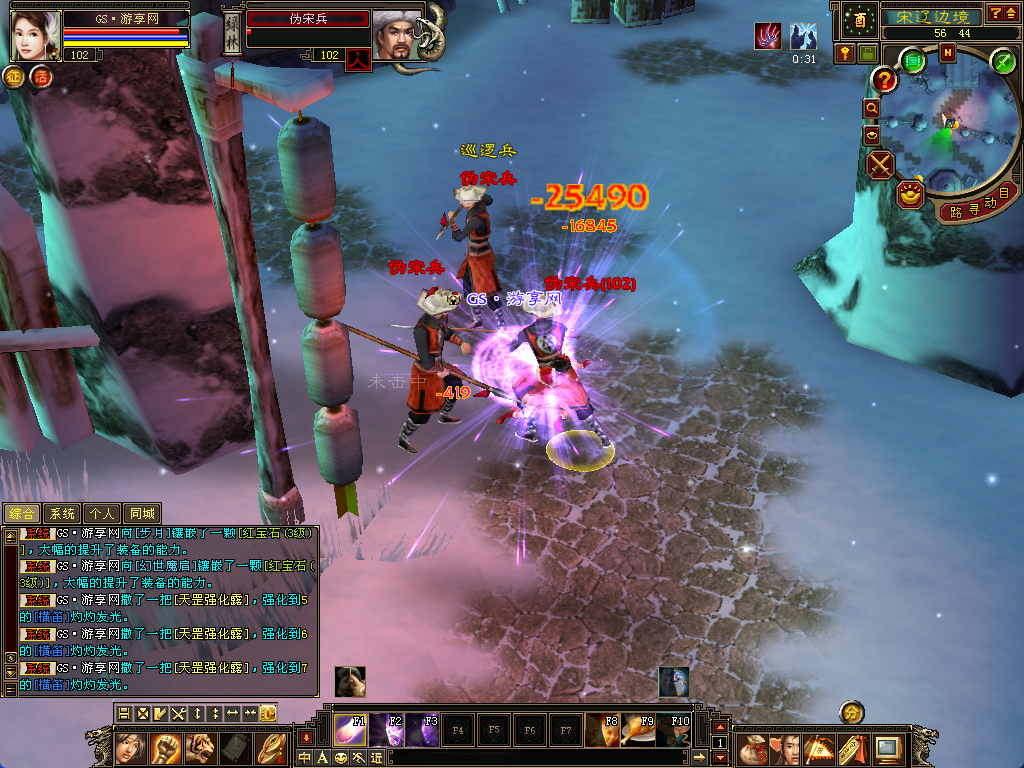Activate the F1 pink petal skill
The width and height of the screenshot is (1024, 768).
coord(350,730)
